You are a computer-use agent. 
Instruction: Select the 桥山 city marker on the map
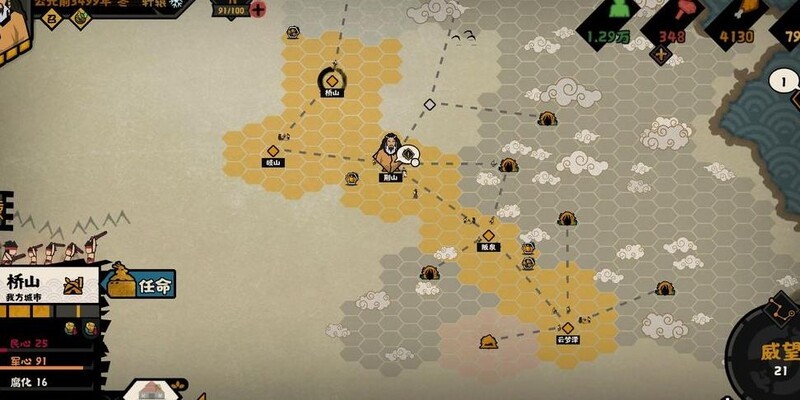point(332,79)
